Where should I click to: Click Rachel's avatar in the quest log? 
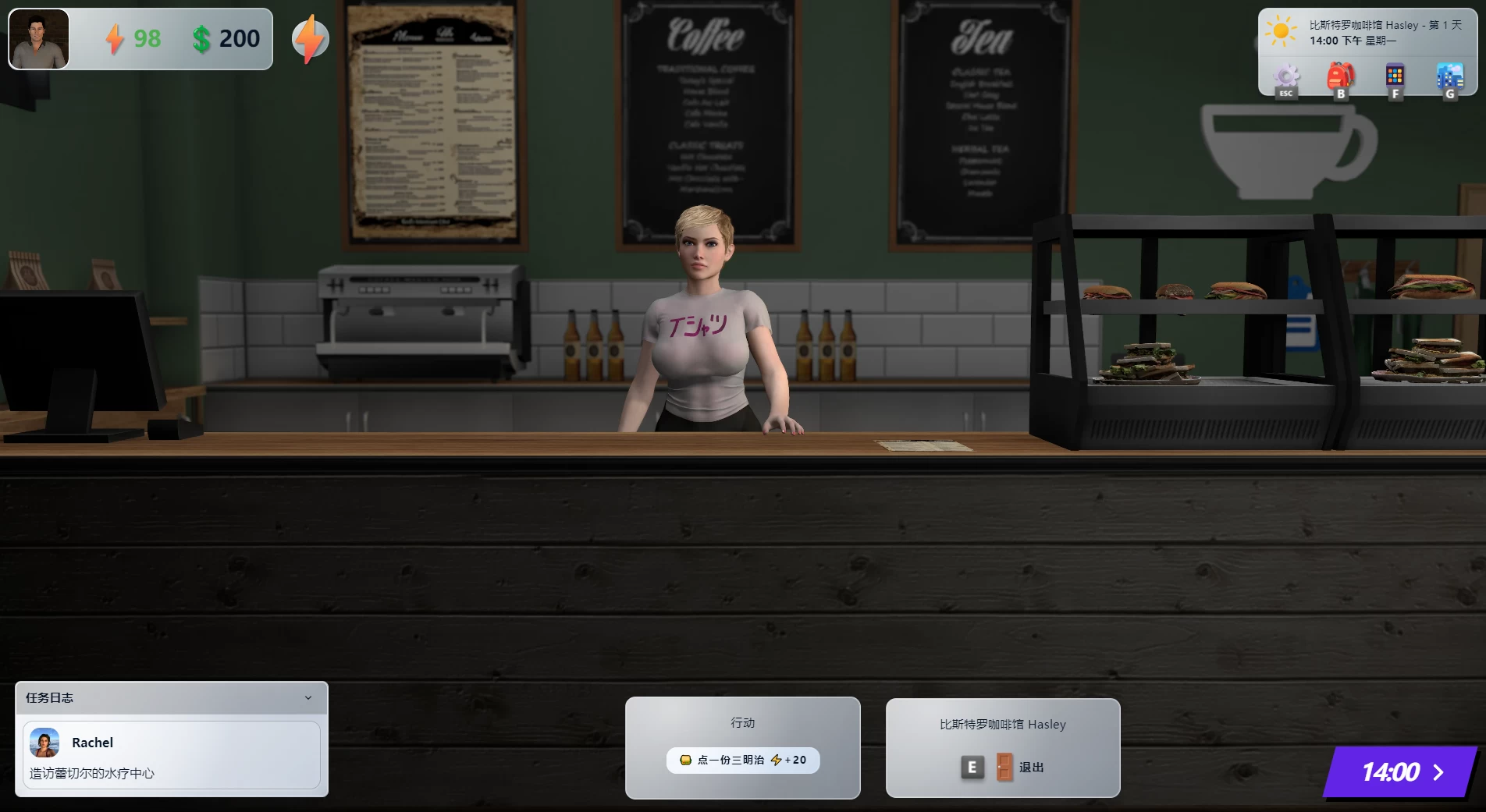coord(44,742)
